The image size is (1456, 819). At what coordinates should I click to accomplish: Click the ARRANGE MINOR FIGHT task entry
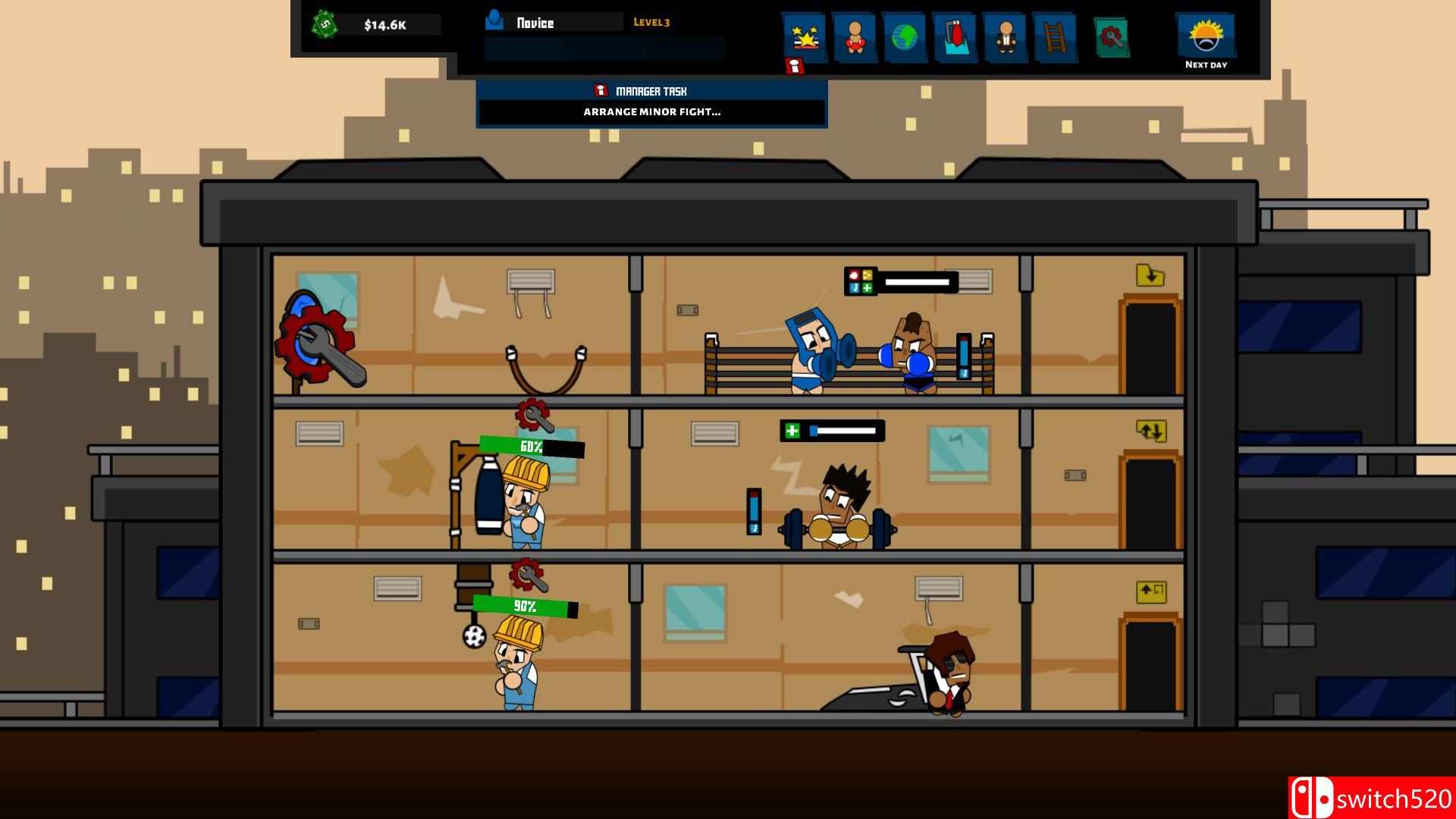652,111
